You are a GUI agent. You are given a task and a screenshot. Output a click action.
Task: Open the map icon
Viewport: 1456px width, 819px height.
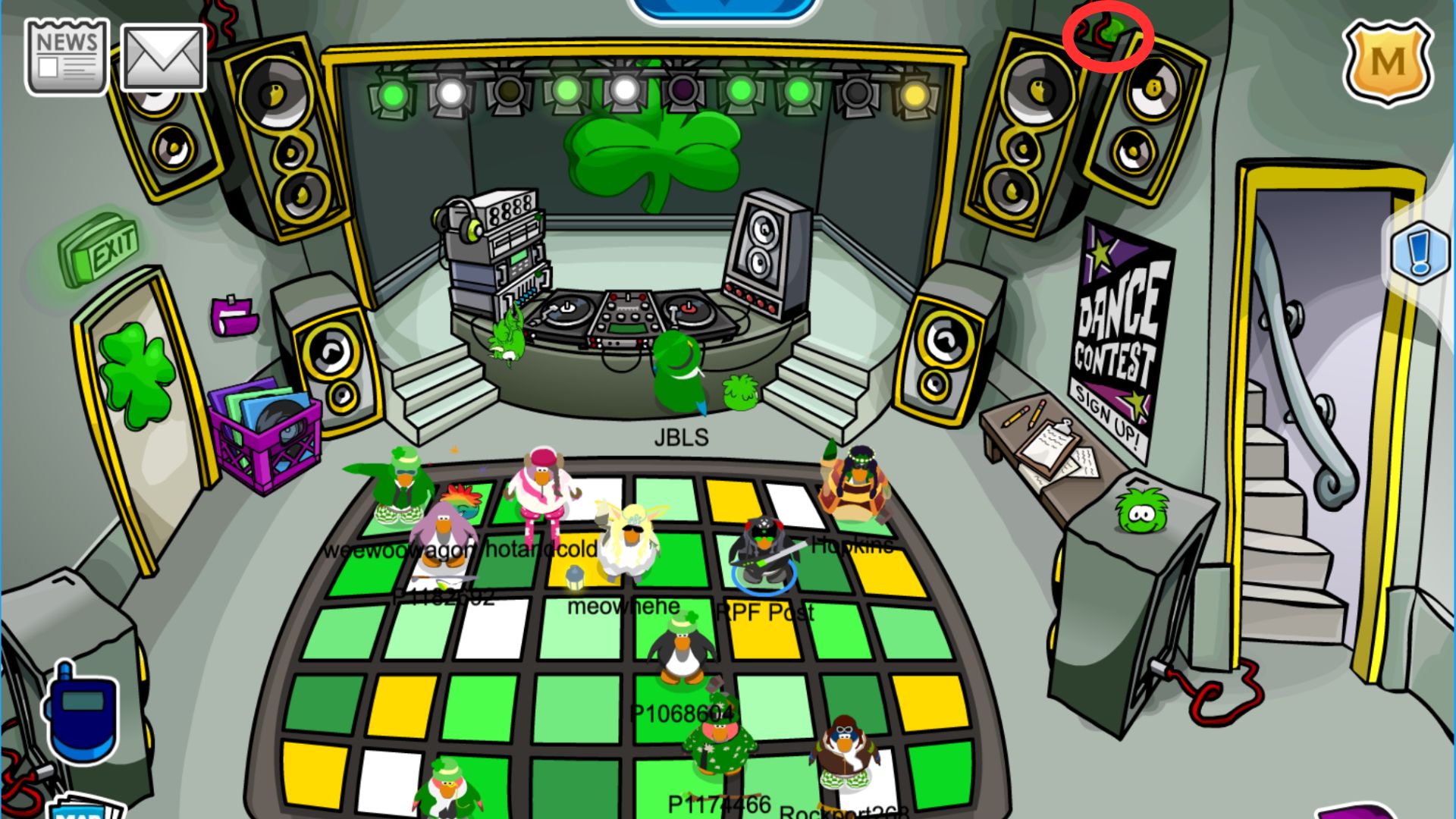[x=82, y=807]
